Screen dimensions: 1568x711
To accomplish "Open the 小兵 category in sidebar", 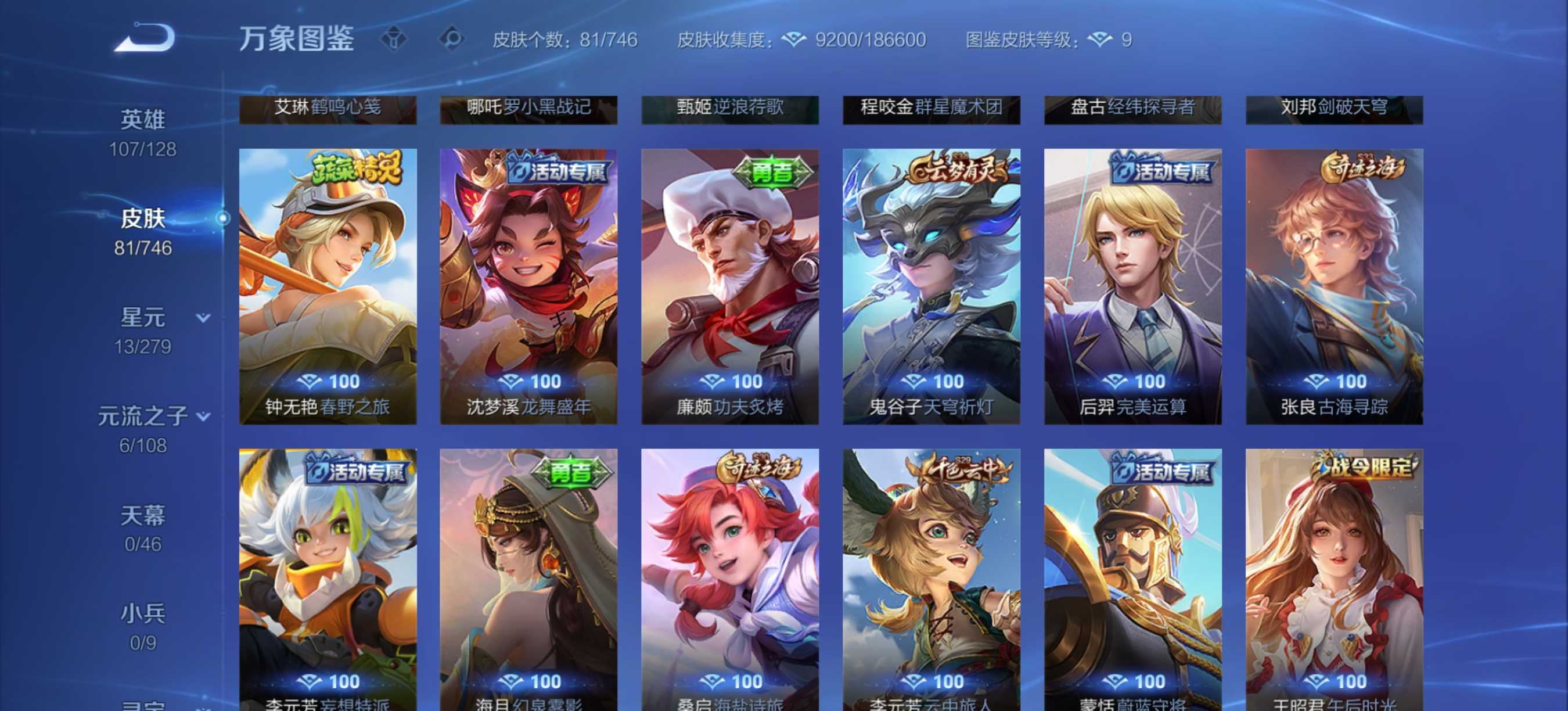I will (144, 613).
